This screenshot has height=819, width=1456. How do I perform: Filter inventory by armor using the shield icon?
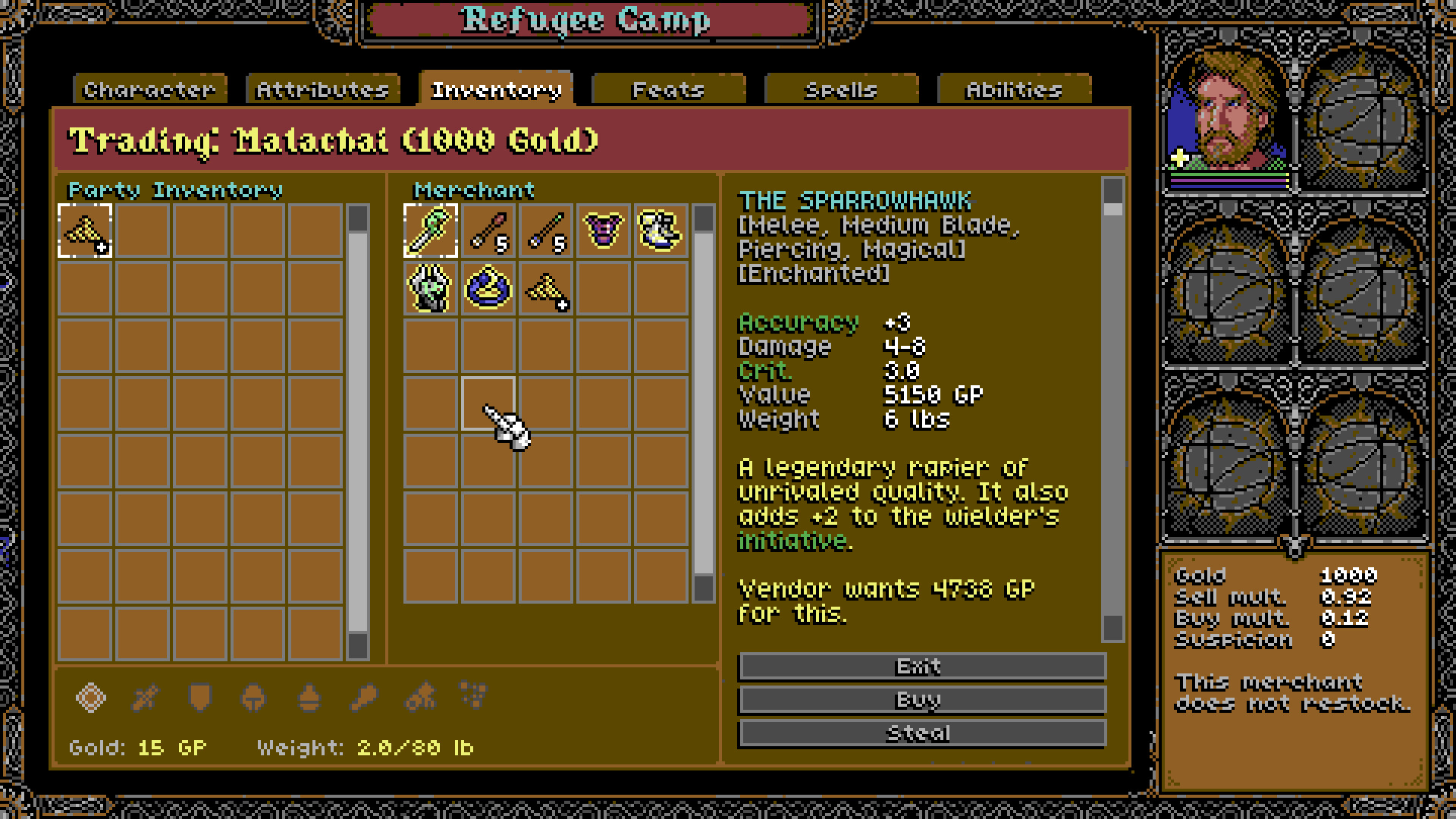tap(199, 698)
